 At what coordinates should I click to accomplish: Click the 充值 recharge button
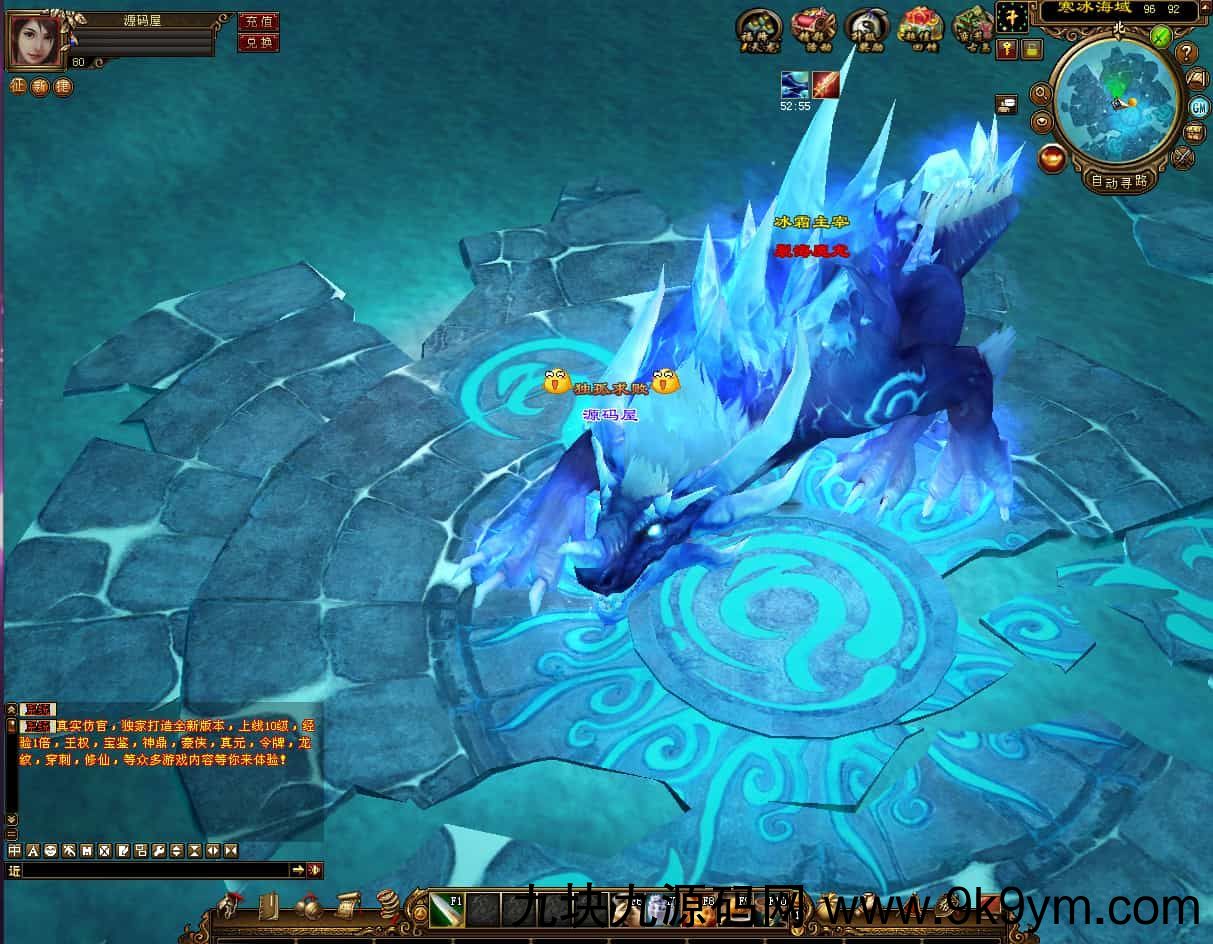click(x=257, y=21)
